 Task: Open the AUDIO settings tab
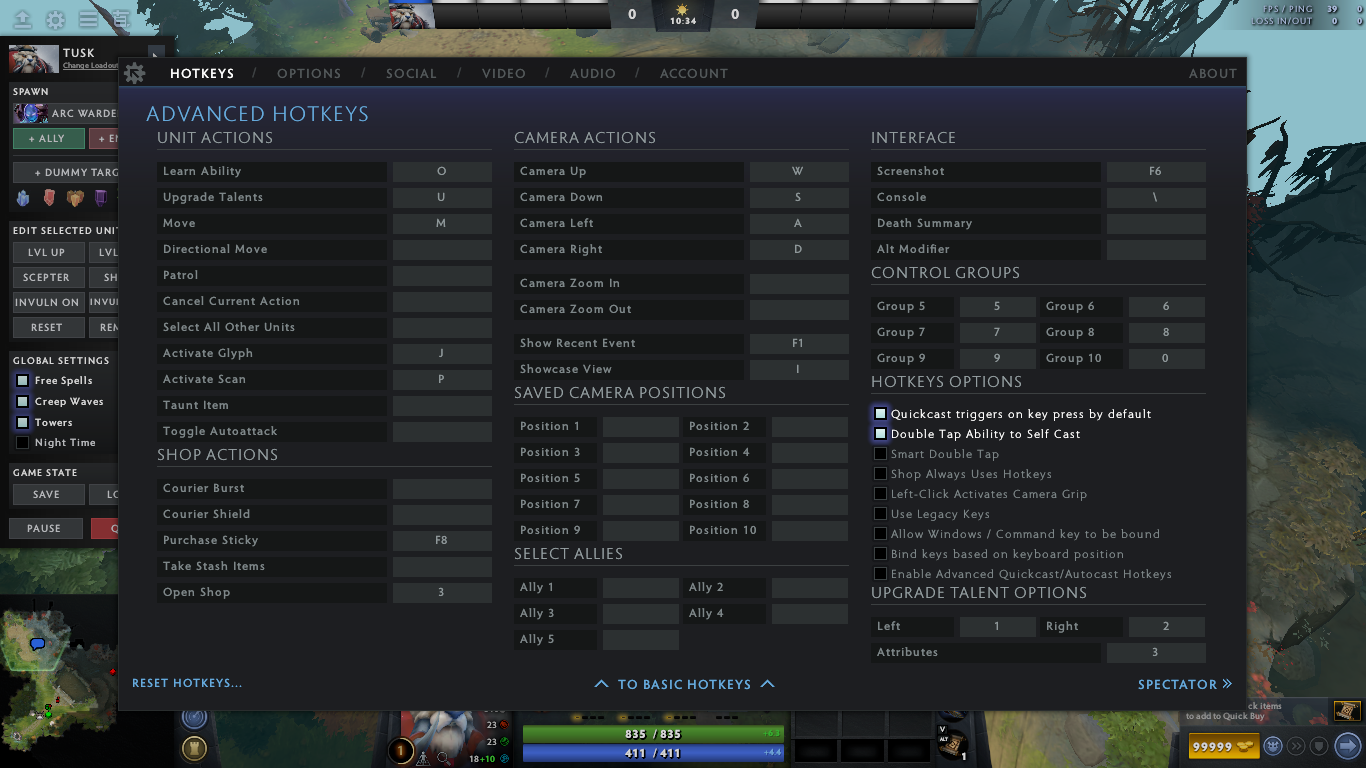(592, 73)
